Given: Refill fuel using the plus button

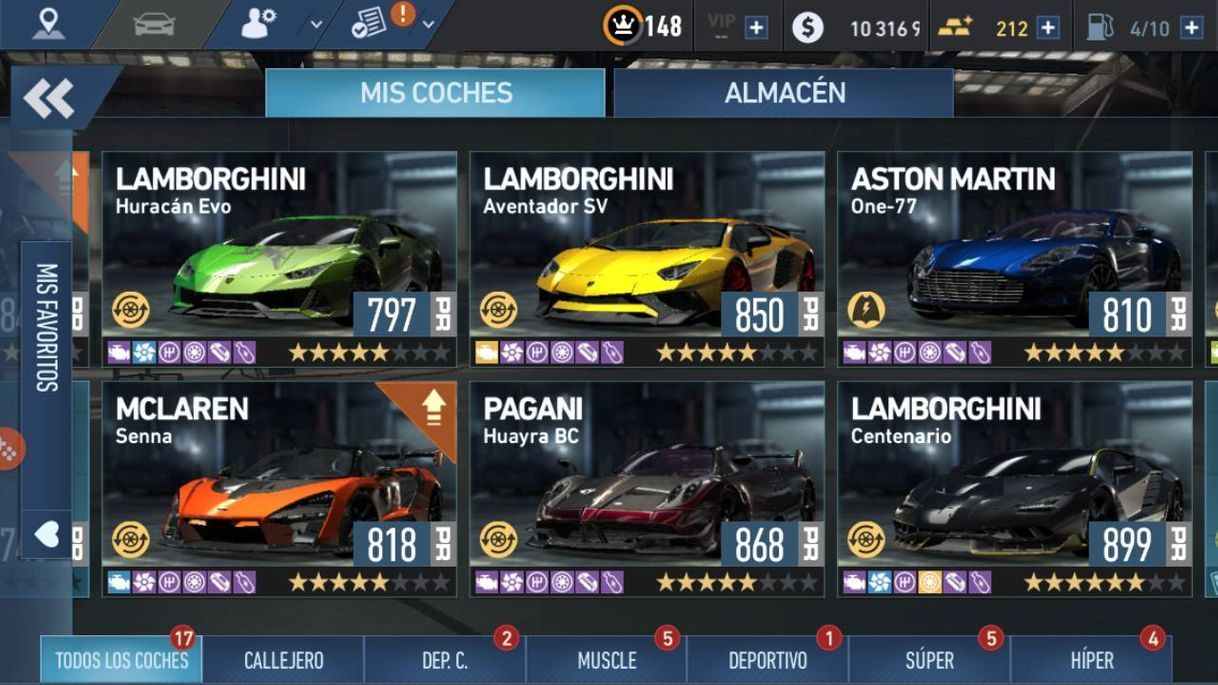Looking at the screenshot, I should click(1191, 28).
